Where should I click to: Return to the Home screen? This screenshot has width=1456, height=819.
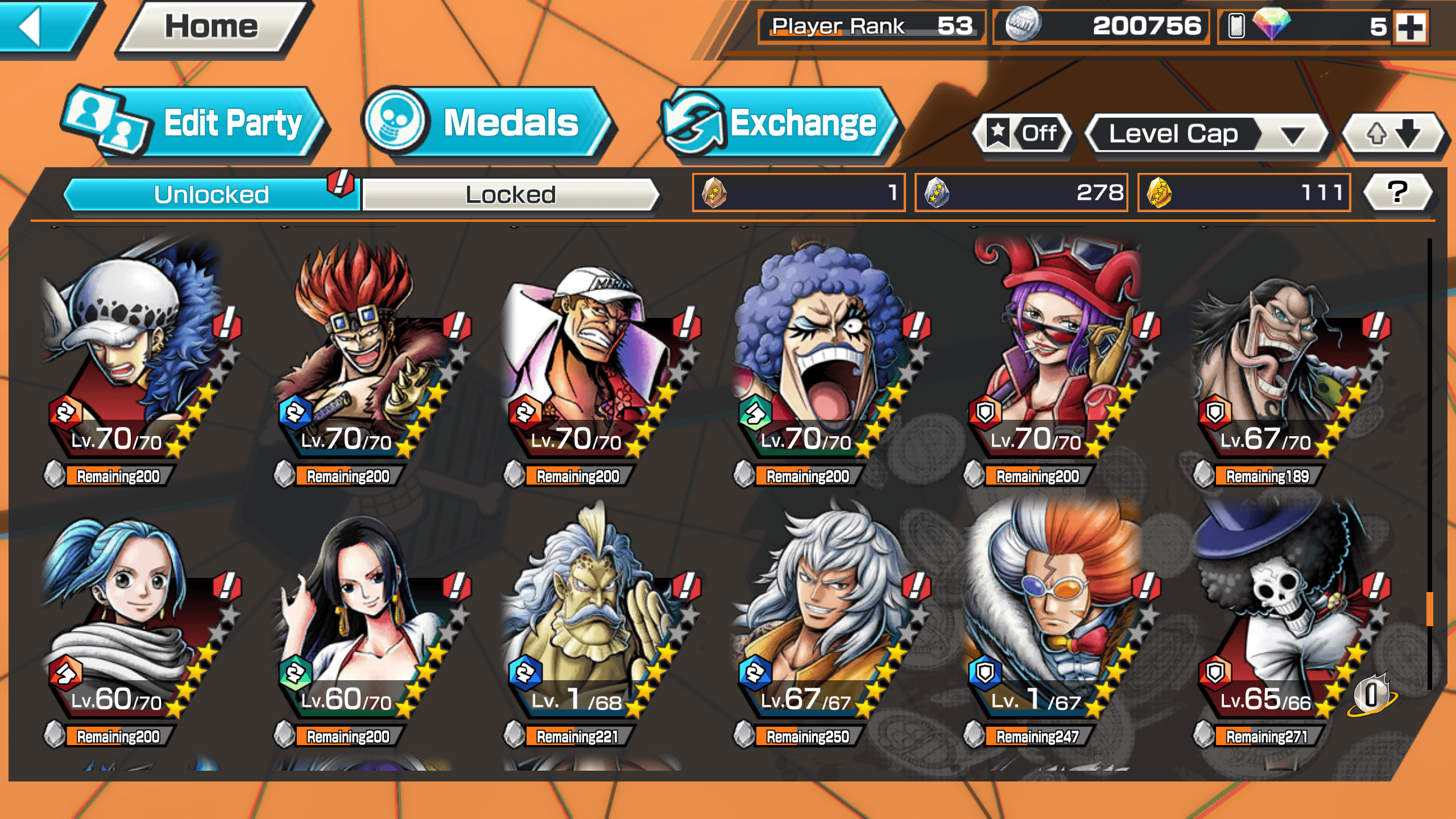pyautogui.click(x=212, y=27)
